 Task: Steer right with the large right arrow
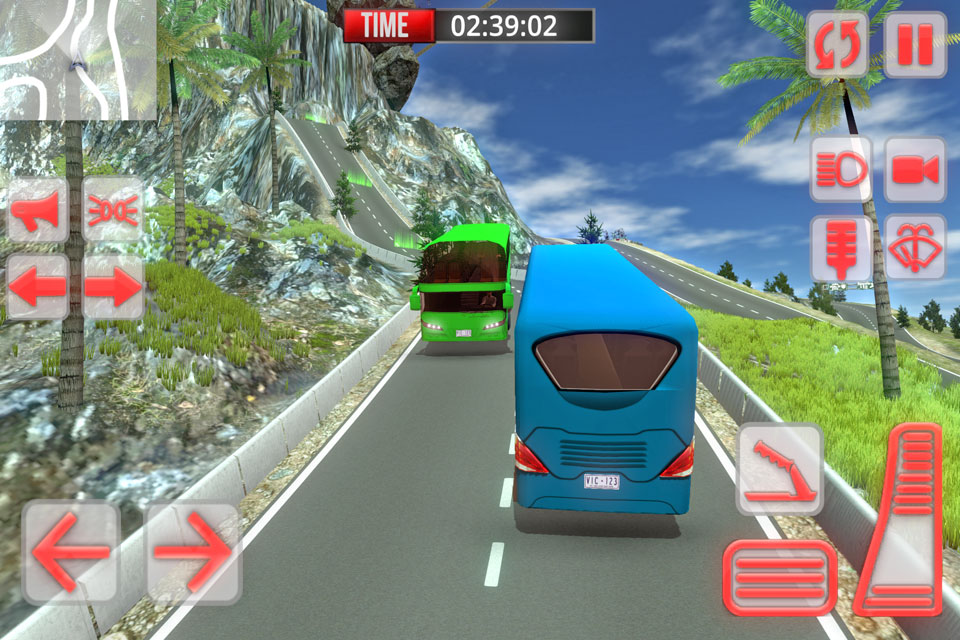[x=193, y=551]
